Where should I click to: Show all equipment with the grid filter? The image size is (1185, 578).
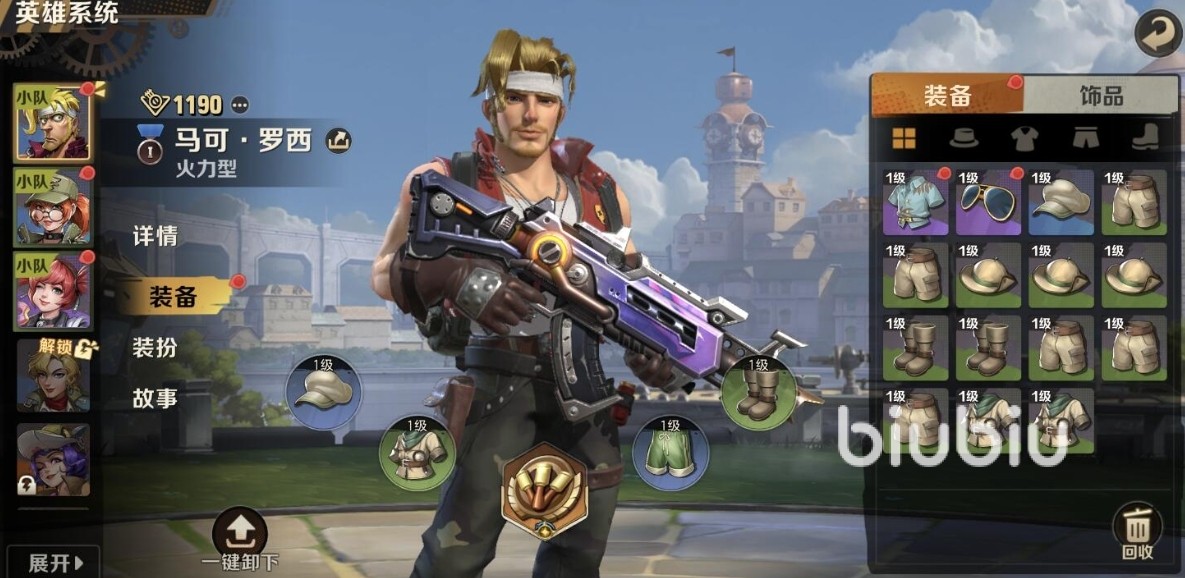[903, 138]
